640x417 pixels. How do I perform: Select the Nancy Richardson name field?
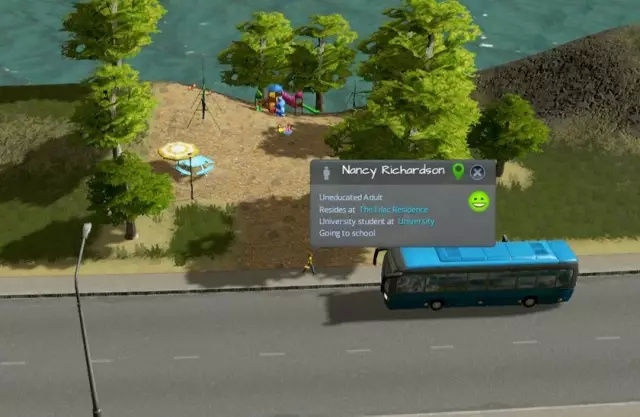(x=393, y=171)
